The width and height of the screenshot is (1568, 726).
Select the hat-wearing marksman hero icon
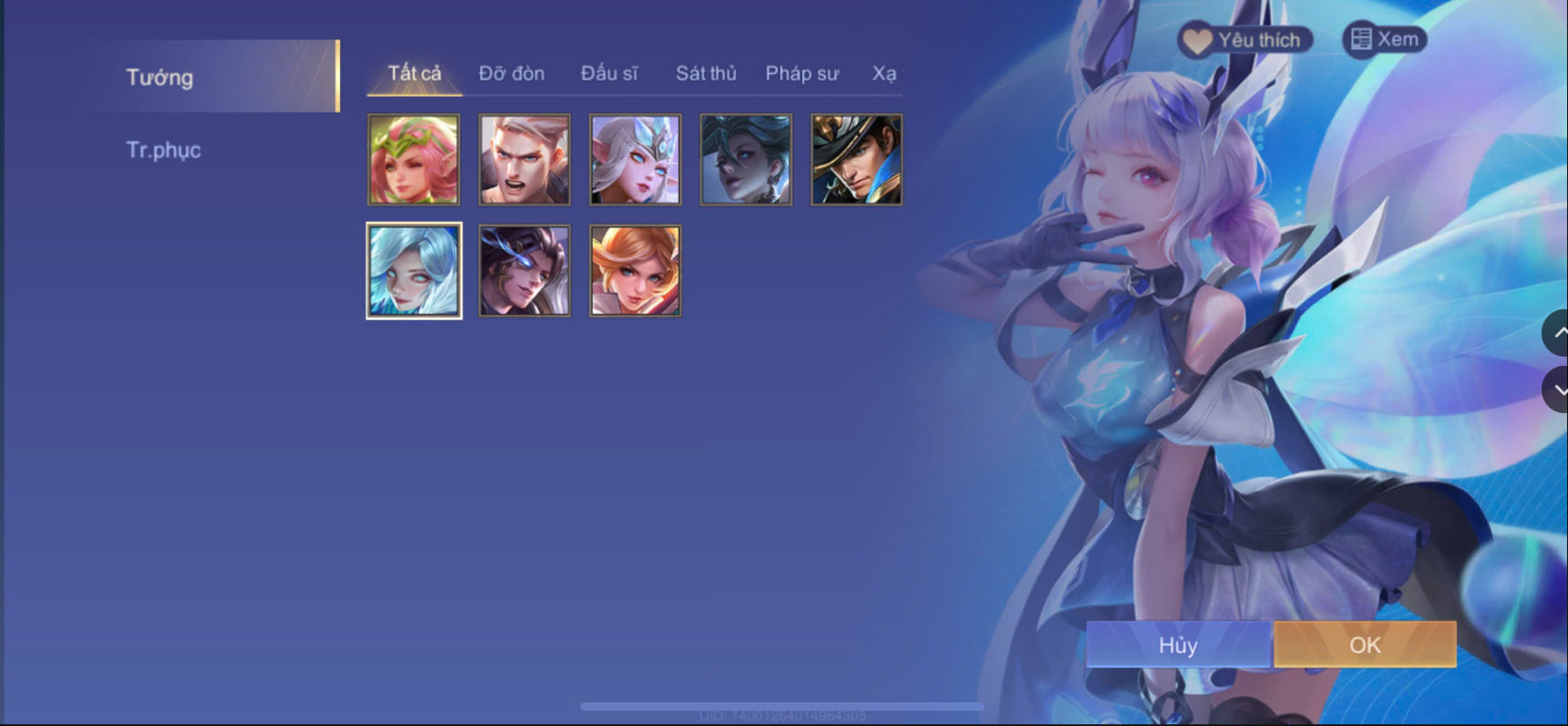click(x=856, y=159)
